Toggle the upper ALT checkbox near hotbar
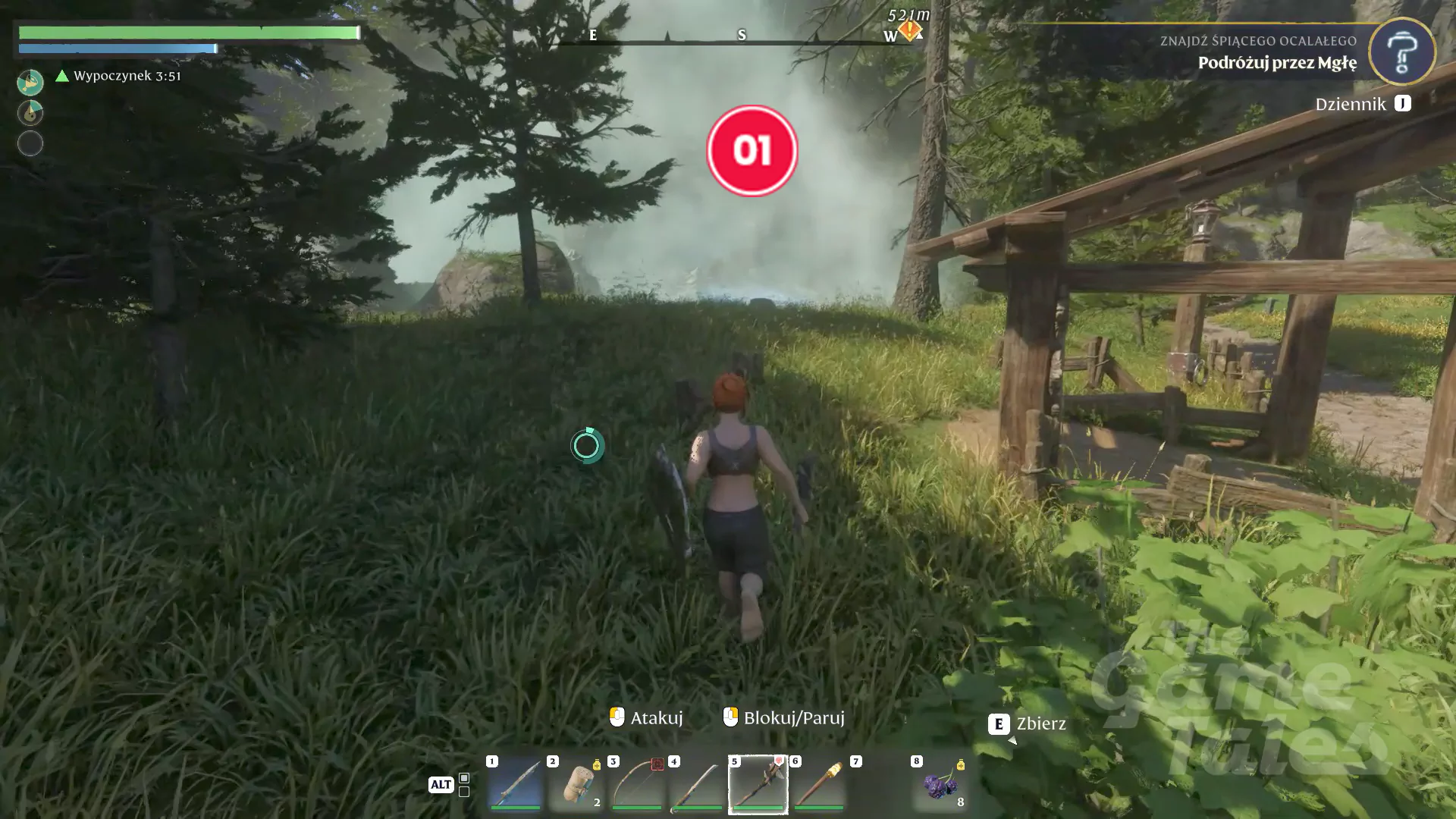Screen dimensions: 1456x819 point(464,779)
